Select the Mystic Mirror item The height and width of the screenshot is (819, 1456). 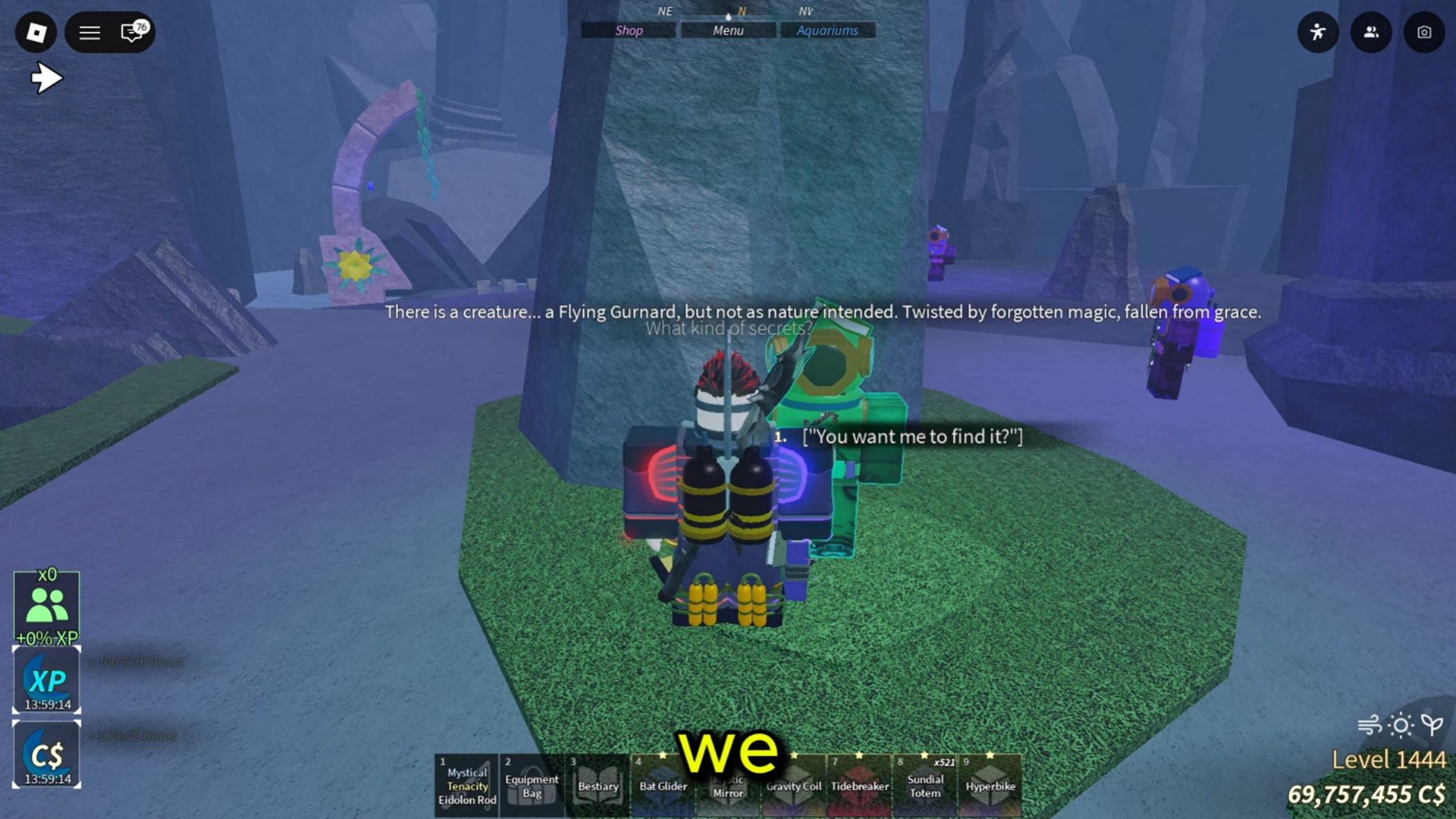tap(728, 783)
